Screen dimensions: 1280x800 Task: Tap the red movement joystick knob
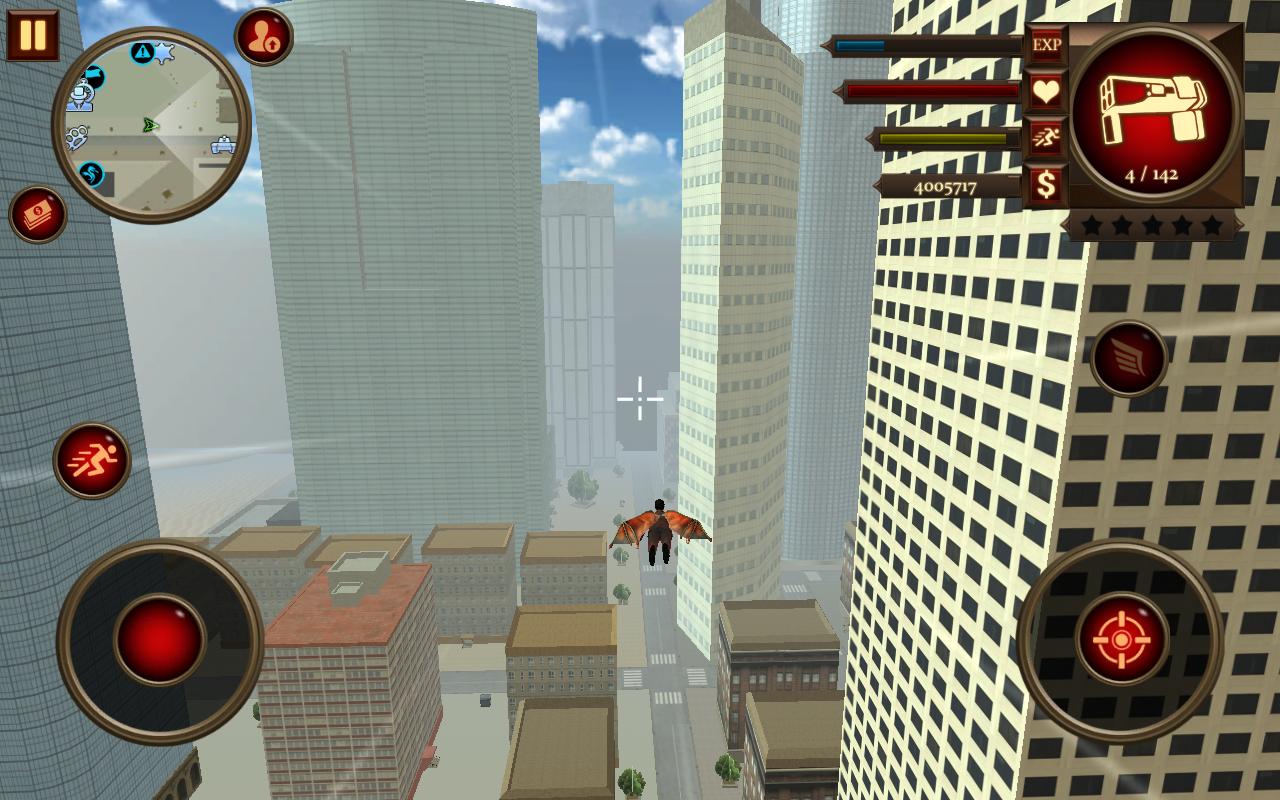tap(160, 639)
